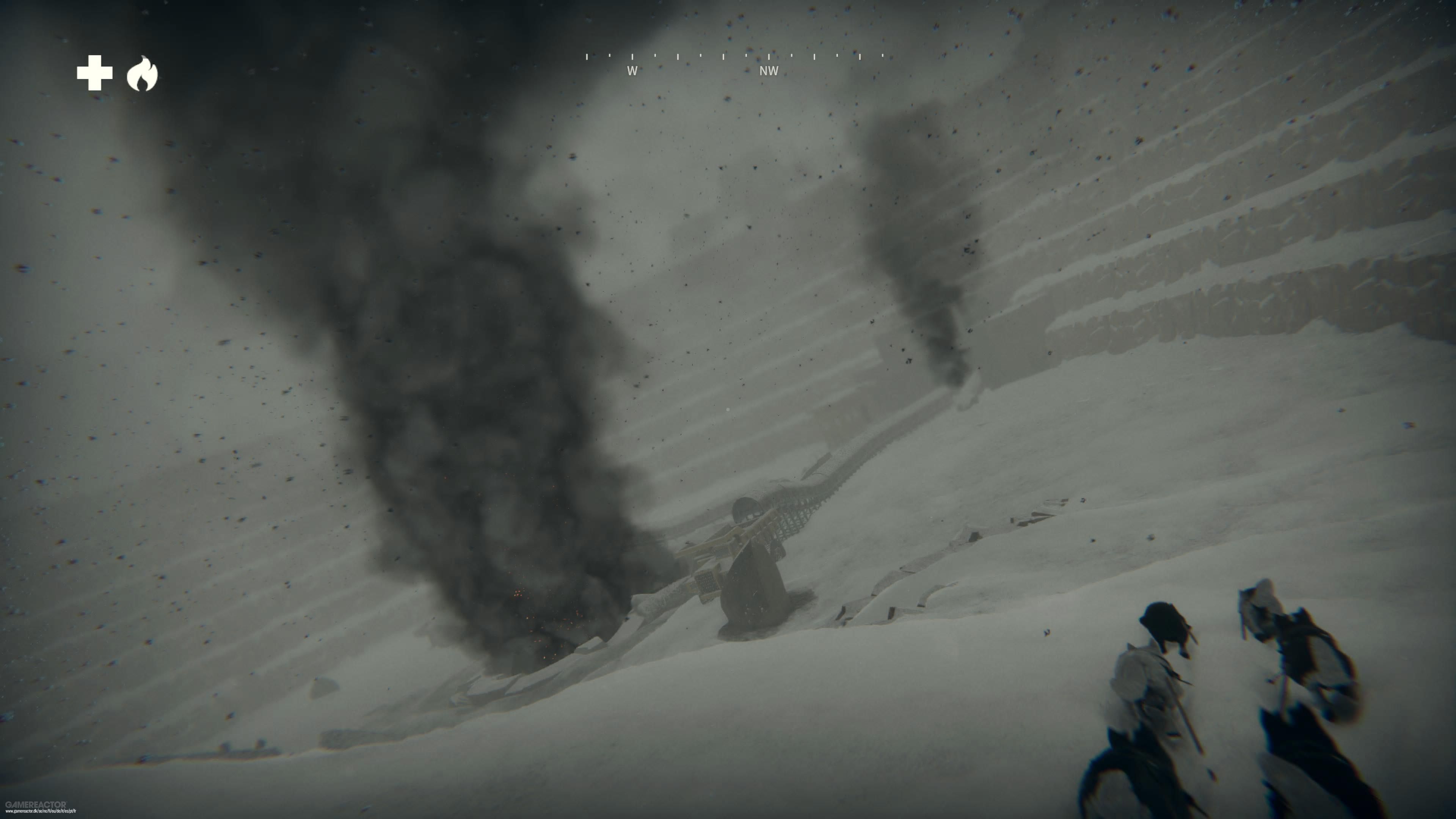Select the W heading on the navigation bar
The image size is (1456, 819).
[x=632, y=71]
